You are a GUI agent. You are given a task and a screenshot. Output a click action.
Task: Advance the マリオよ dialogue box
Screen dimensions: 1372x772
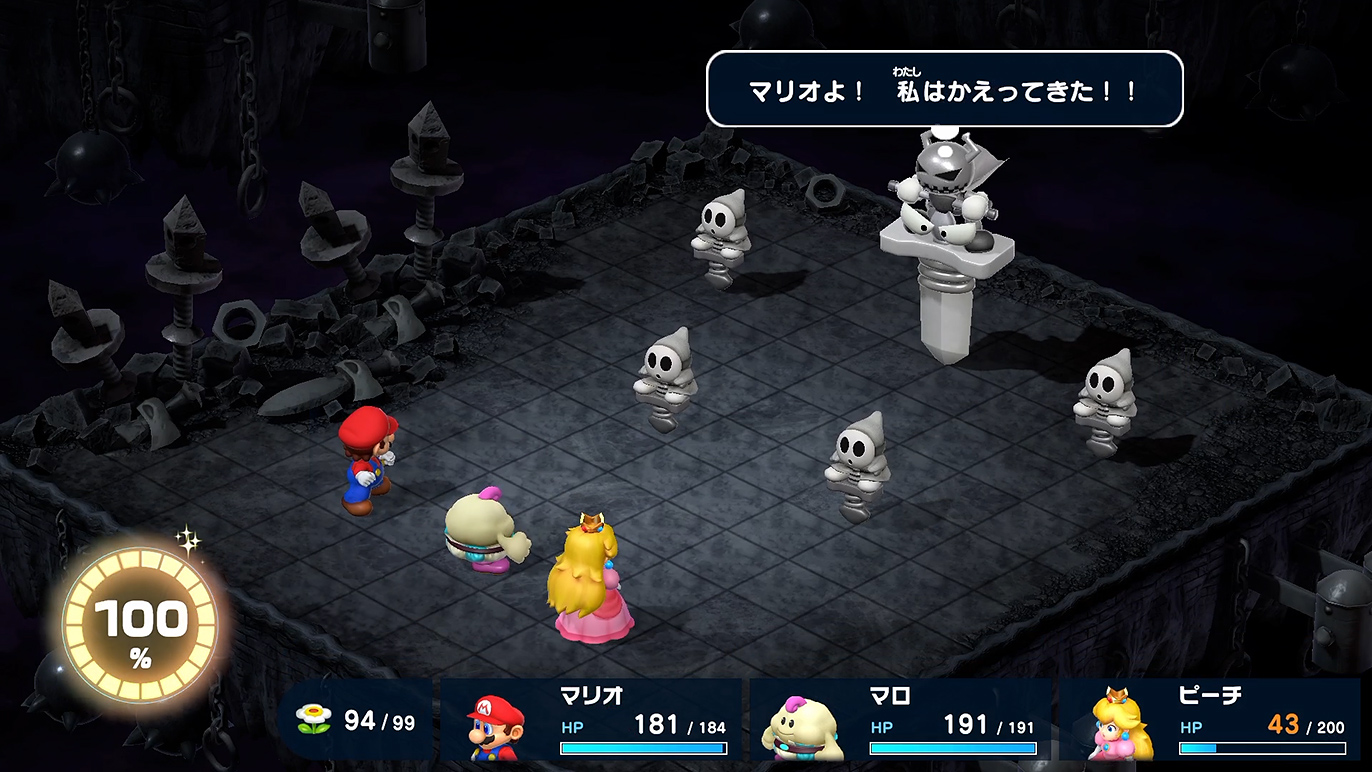[944, 90]
